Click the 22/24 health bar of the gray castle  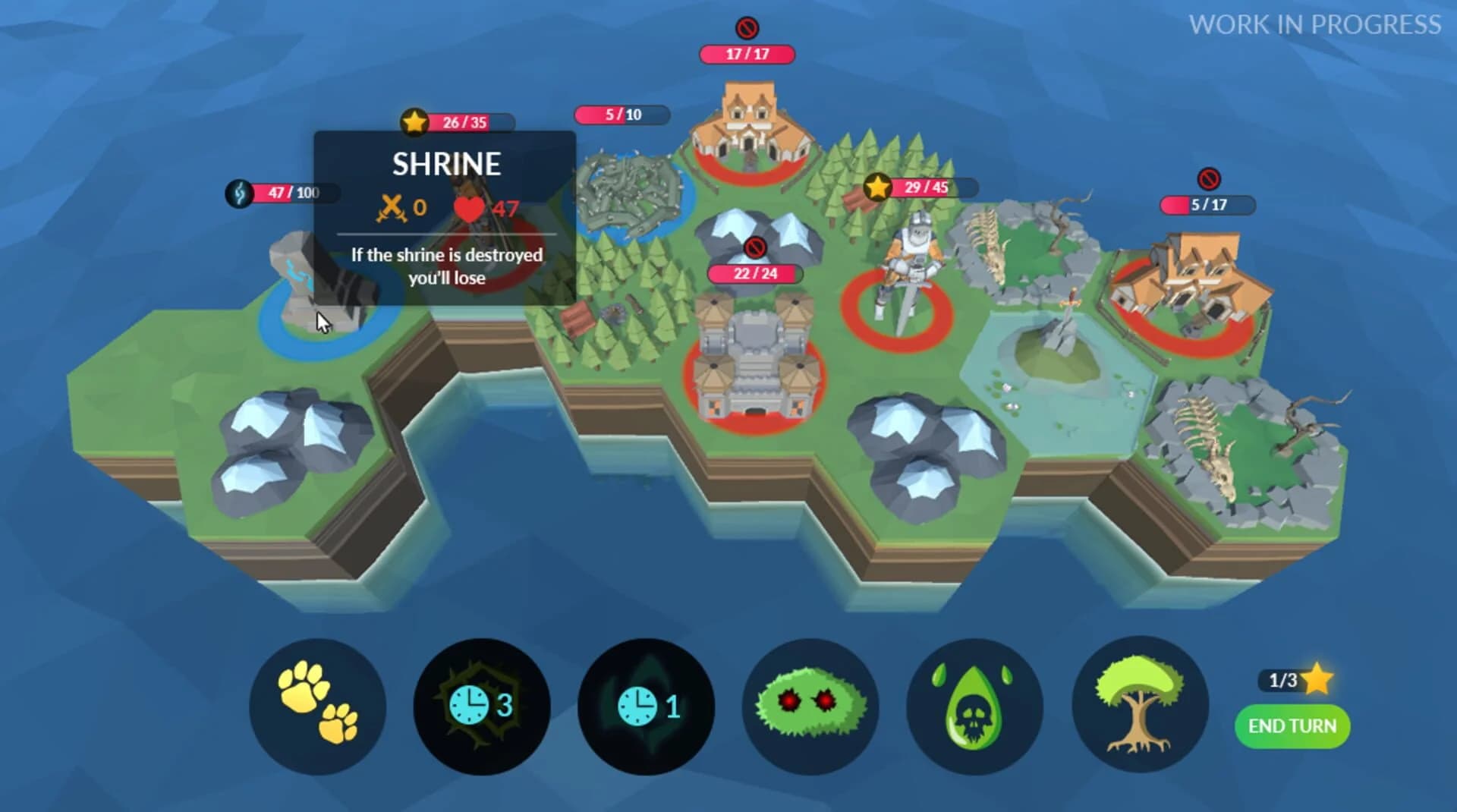(754, 273)
